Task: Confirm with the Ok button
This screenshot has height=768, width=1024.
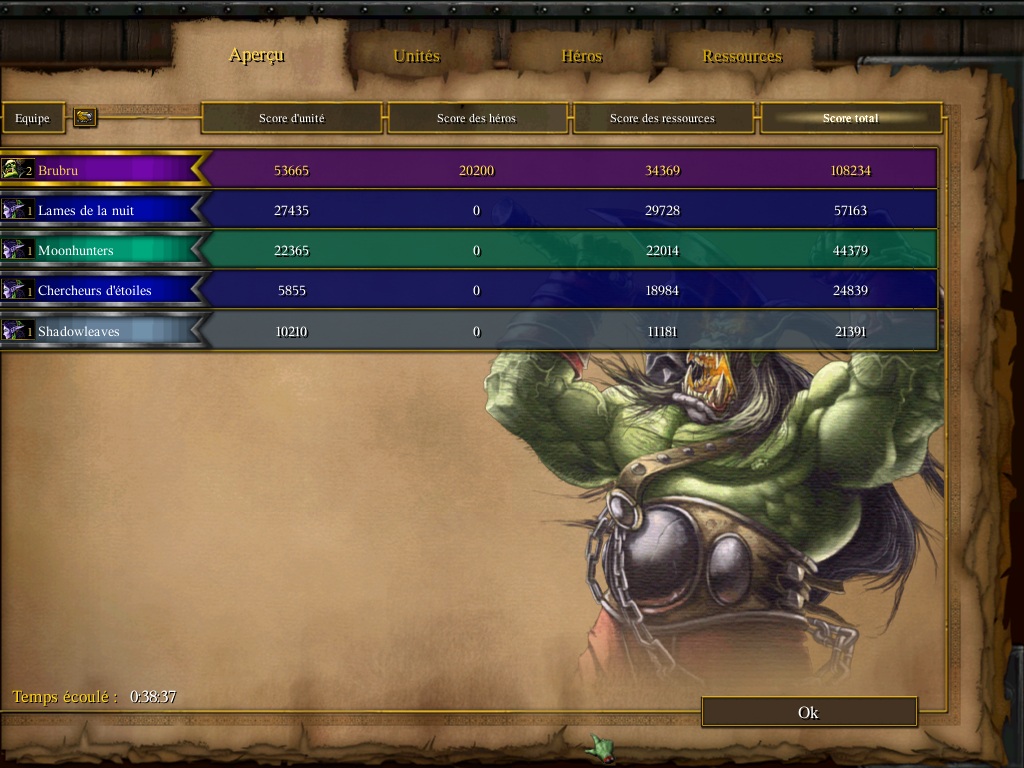Action: pyautogui.click(x=809, y=712)
